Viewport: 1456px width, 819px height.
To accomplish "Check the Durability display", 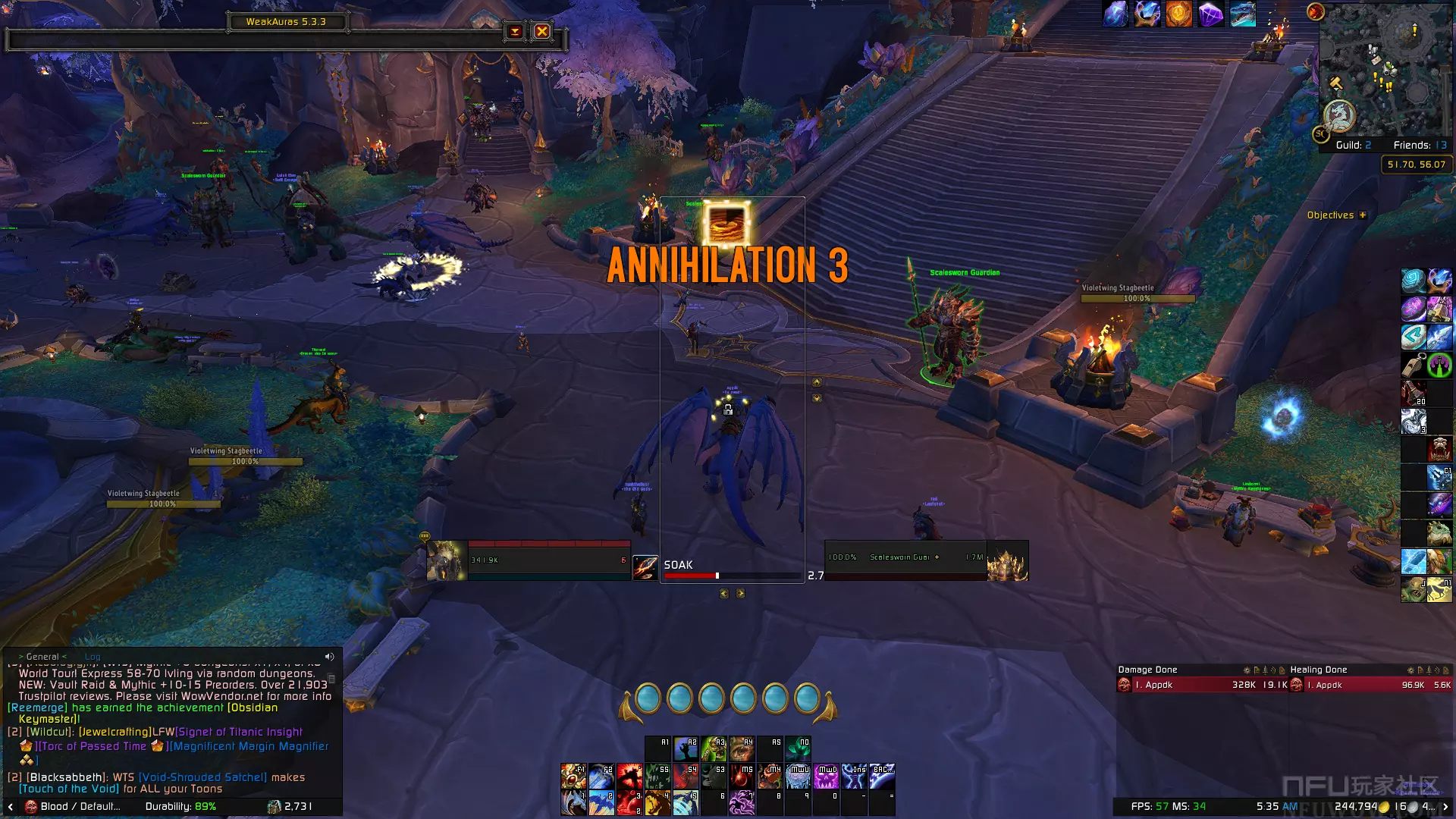I will tap(180, 806).
